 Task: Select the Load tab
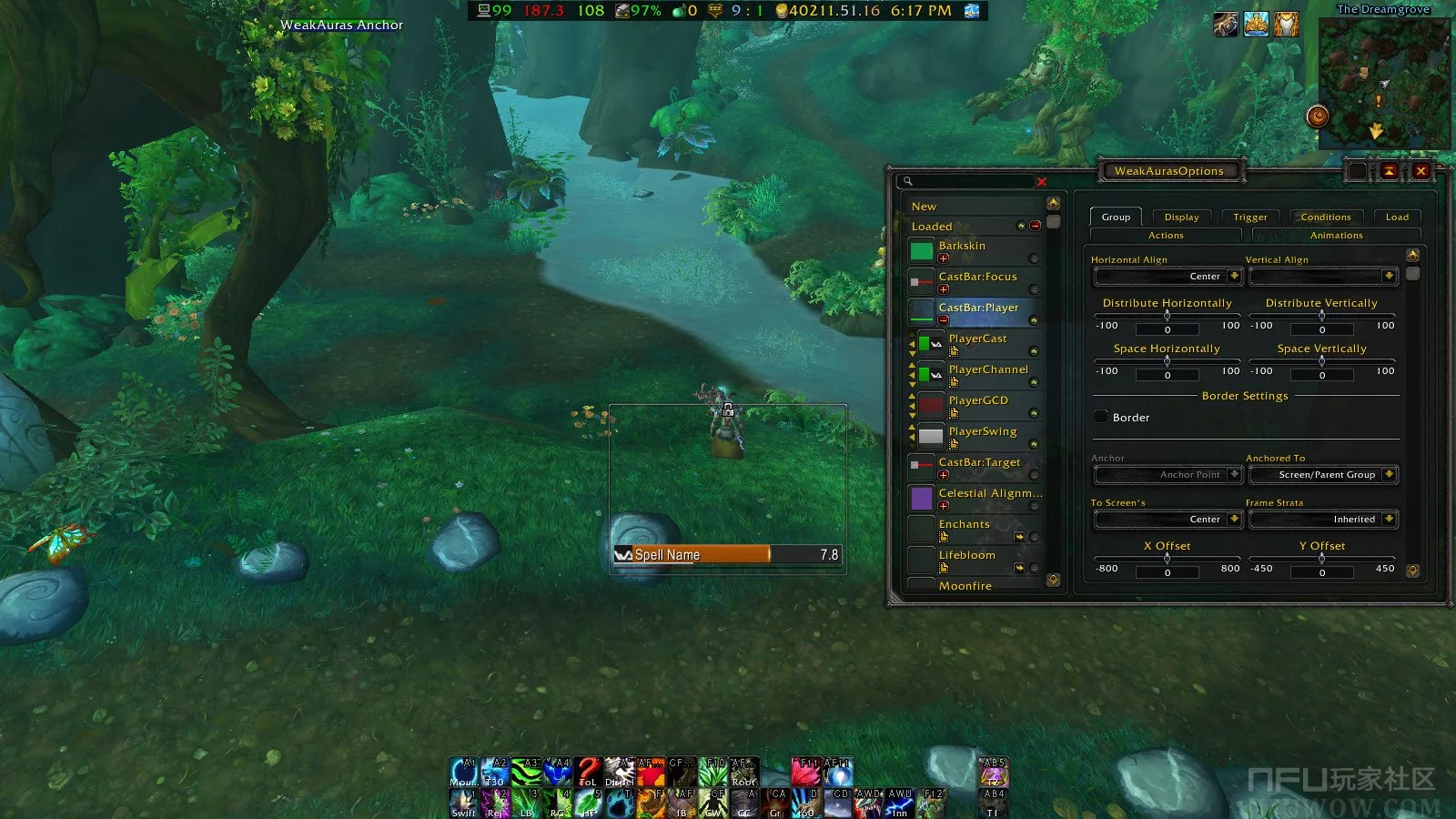[1397, 217]
